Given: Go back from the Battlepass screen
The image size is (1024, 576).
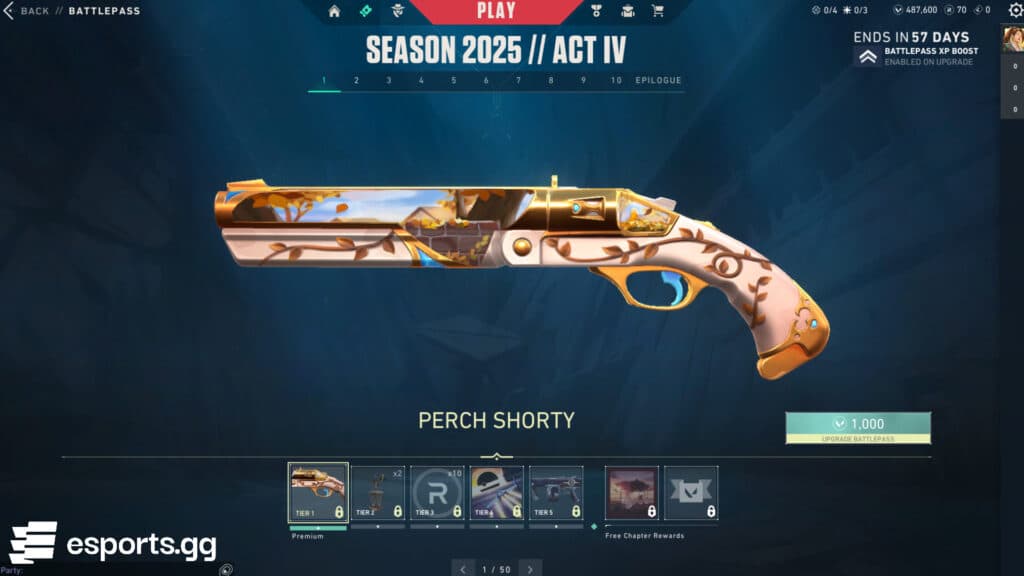Looking at the screenshot, I should 27,11.
